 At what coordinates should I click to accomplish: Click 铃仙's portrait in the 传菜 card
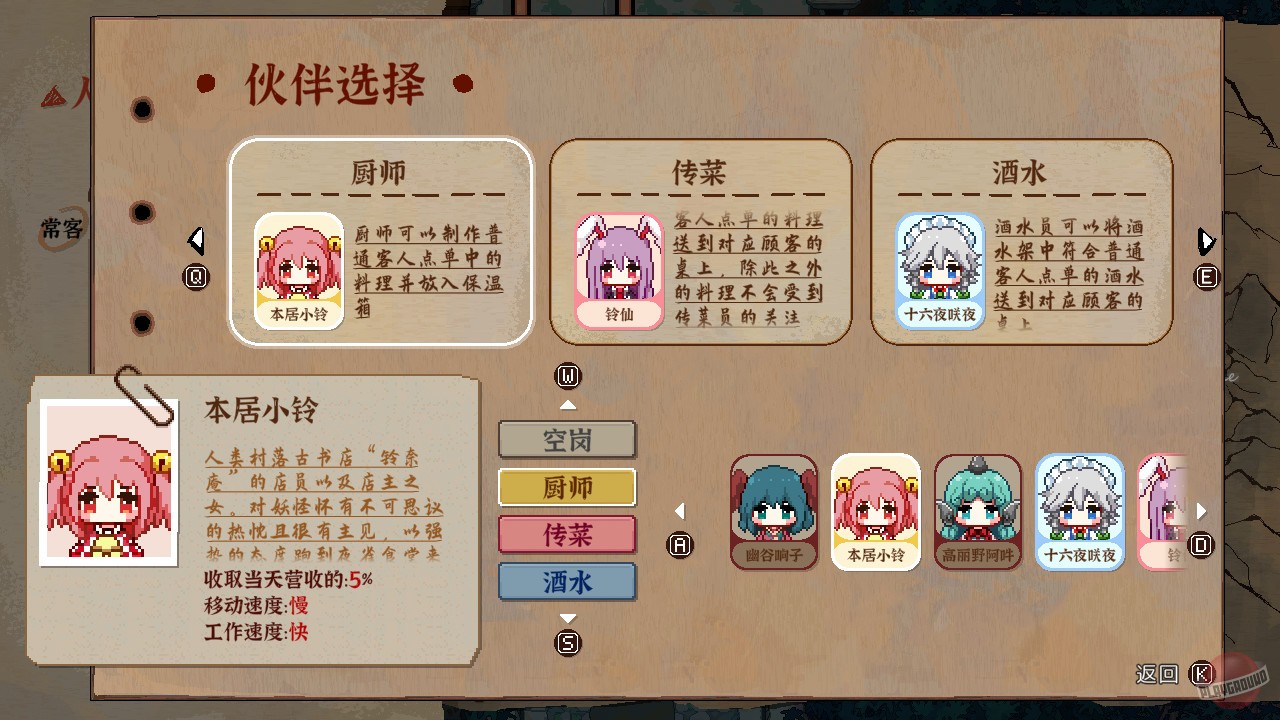[619, 266]
